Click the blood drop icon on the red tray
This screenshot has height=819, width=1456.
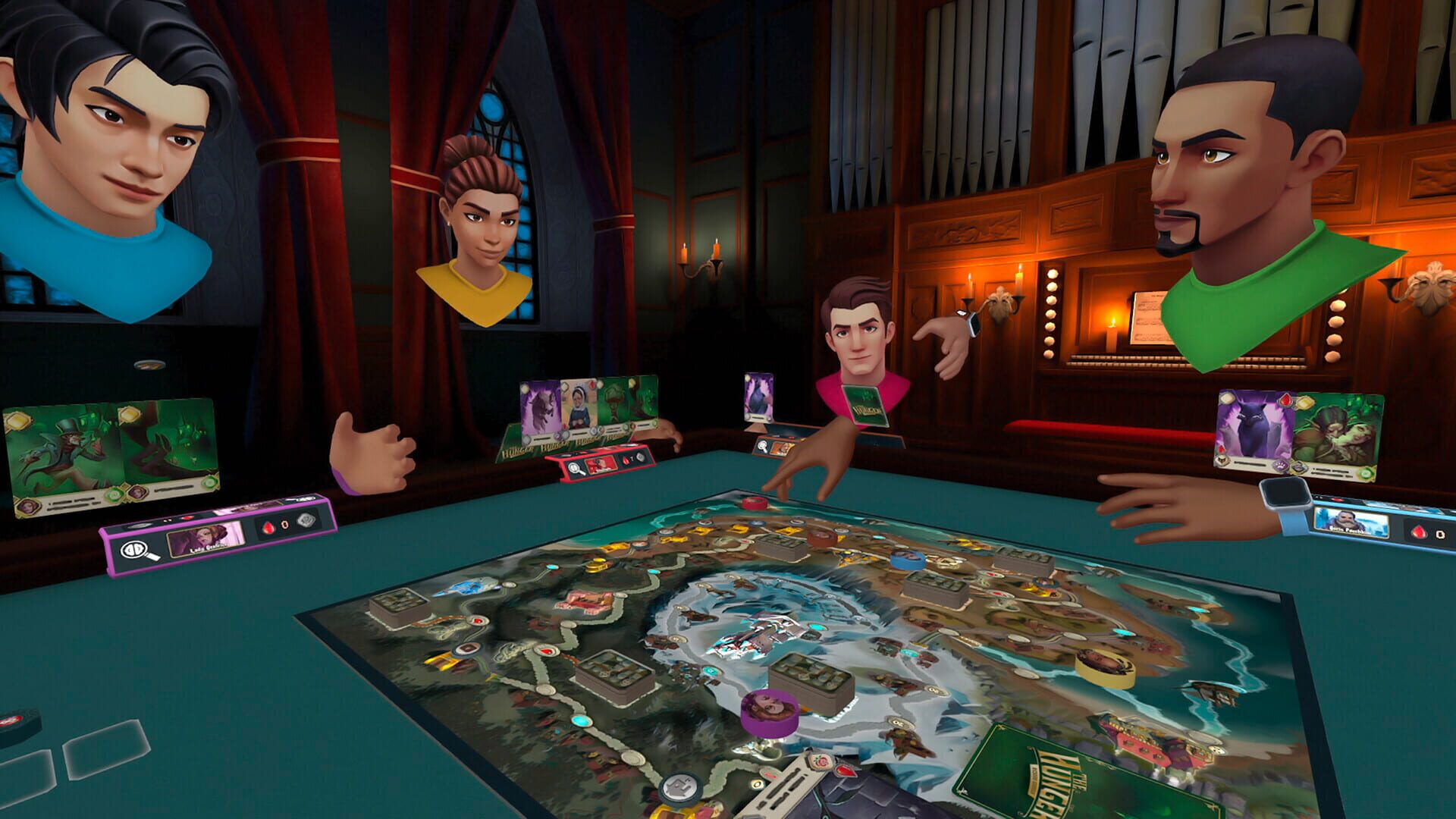(626, 460)
